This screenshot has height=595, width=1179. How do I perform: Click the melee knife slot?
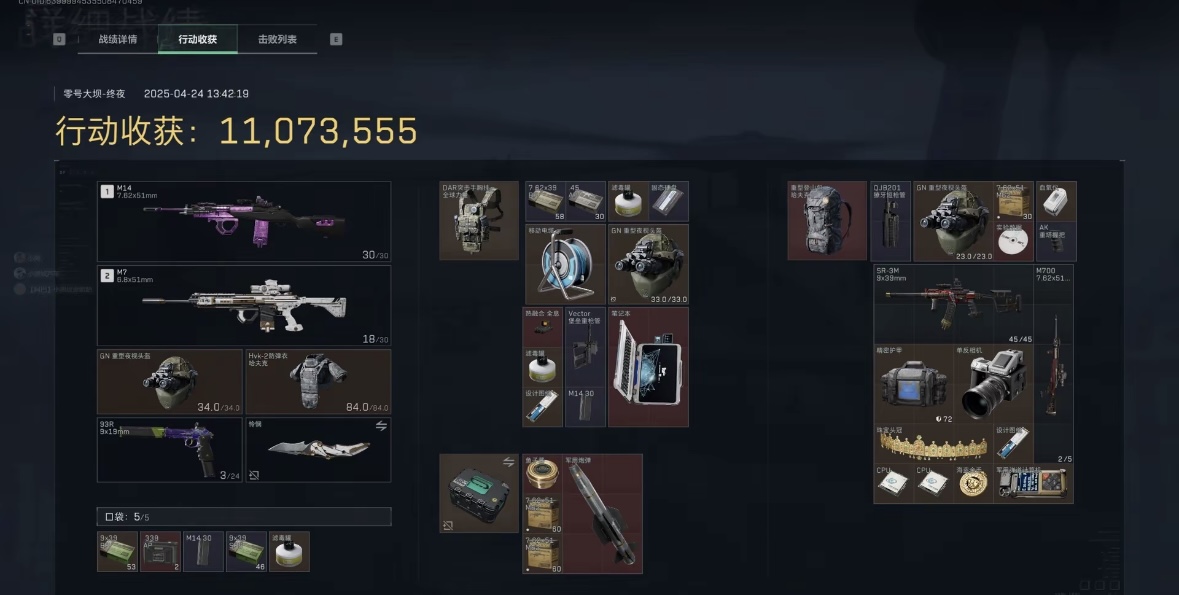[x=318, y=450]
